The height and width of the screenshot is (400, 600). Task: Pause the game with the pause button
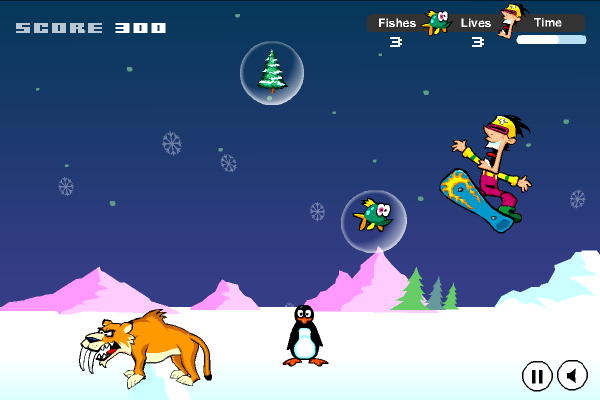[x=537, y=375]
